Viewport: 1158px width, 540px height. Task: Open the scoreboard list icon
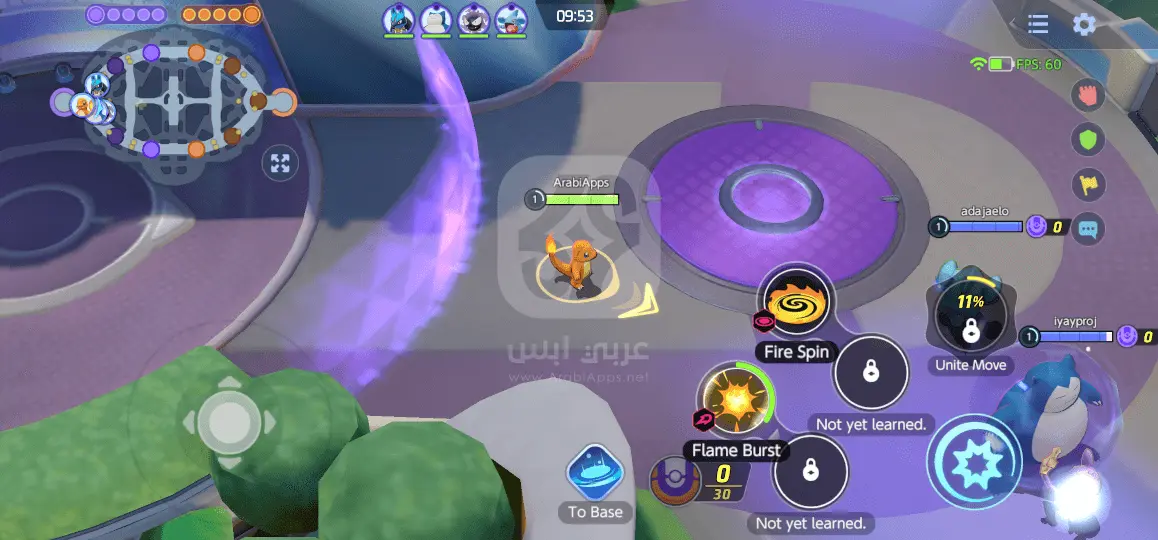point(1038,25)
